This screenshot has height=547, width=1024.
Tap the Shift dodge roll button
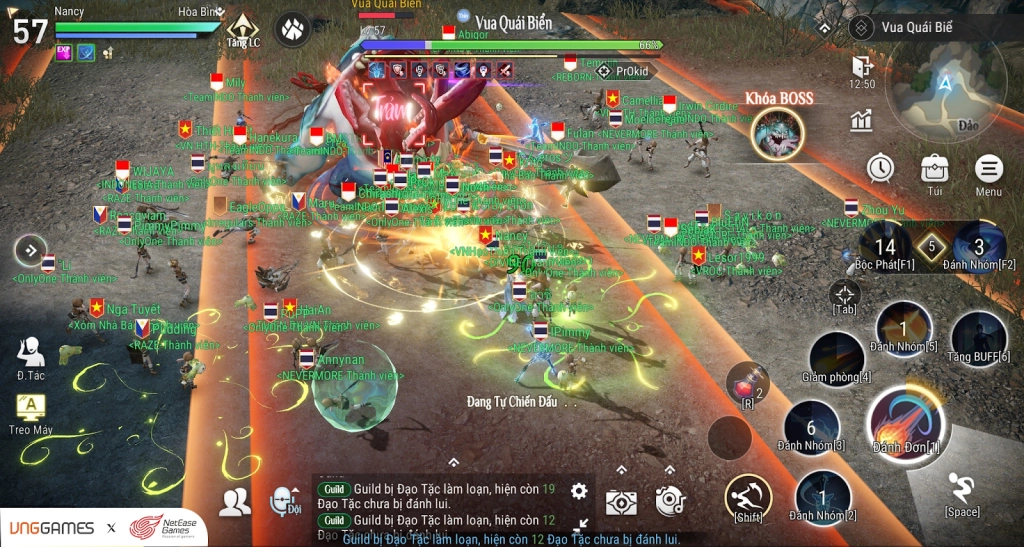[748, 496]
